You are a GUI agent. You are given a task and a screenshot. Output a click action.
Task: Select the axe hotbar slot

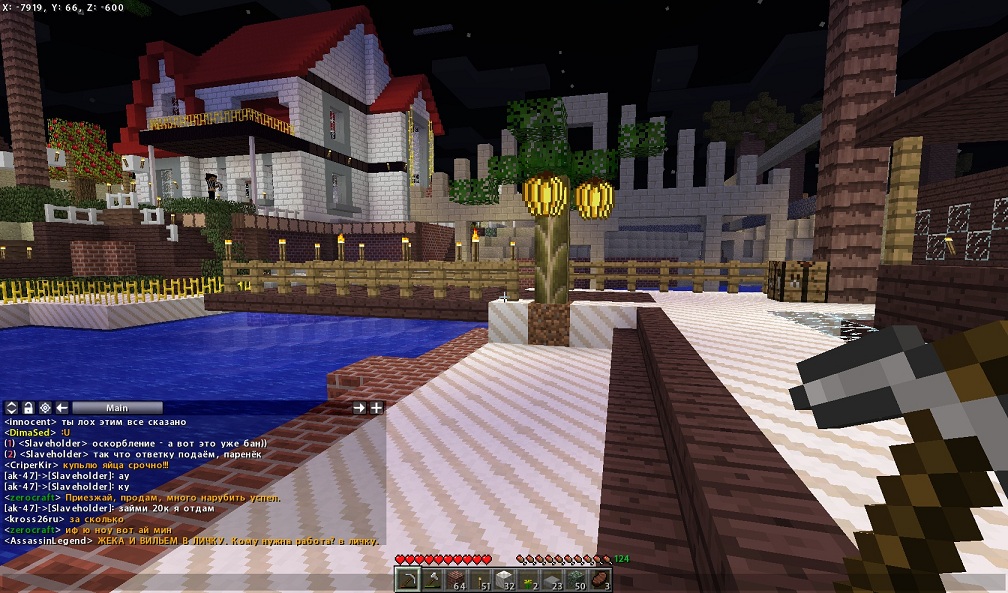coord(432,580)
